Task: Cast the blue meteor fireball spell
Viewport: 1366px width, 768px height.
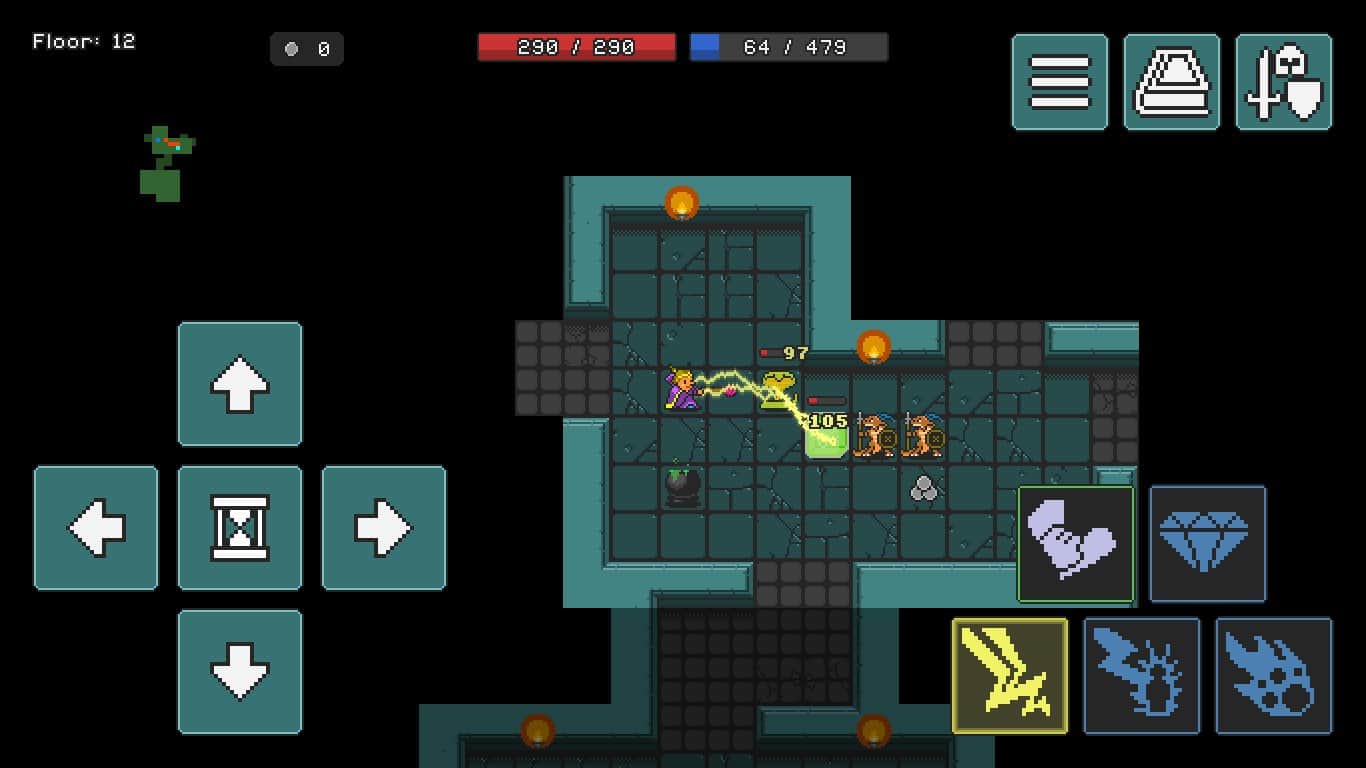Action: [x=1274, y=676]
